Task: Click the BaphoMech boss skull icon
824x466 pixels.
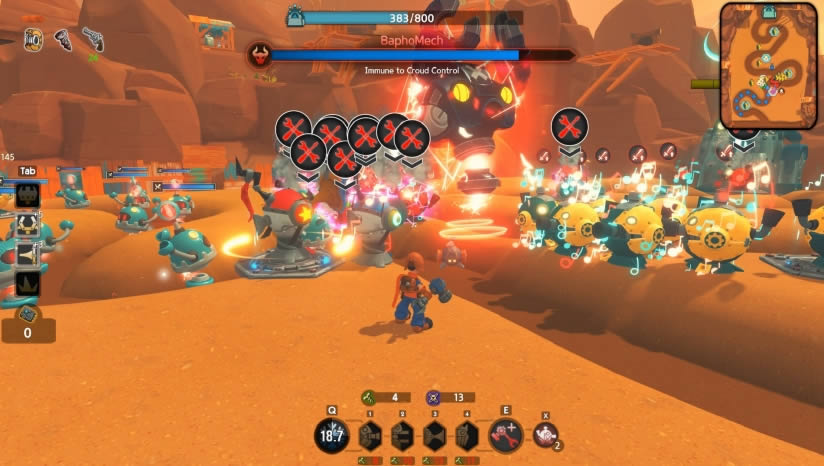Action: (260, 56)
